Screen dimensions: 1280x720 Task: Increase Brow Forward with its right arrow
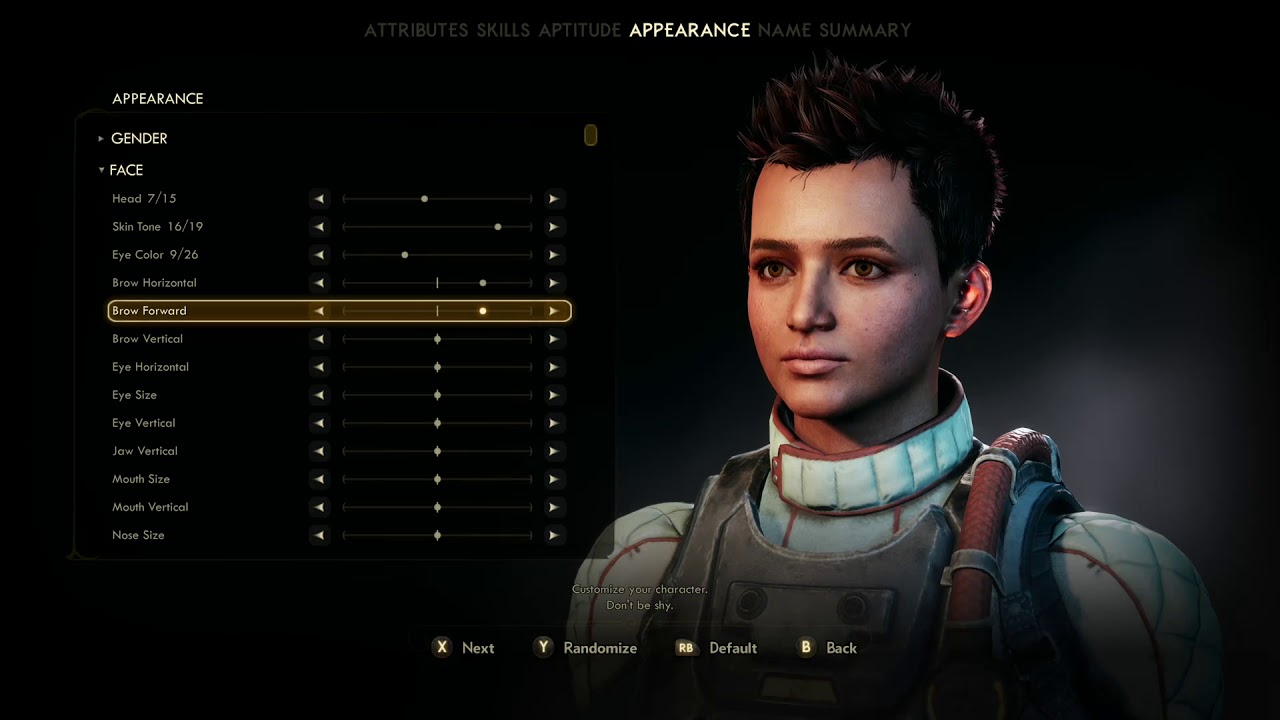pos(553,311)
